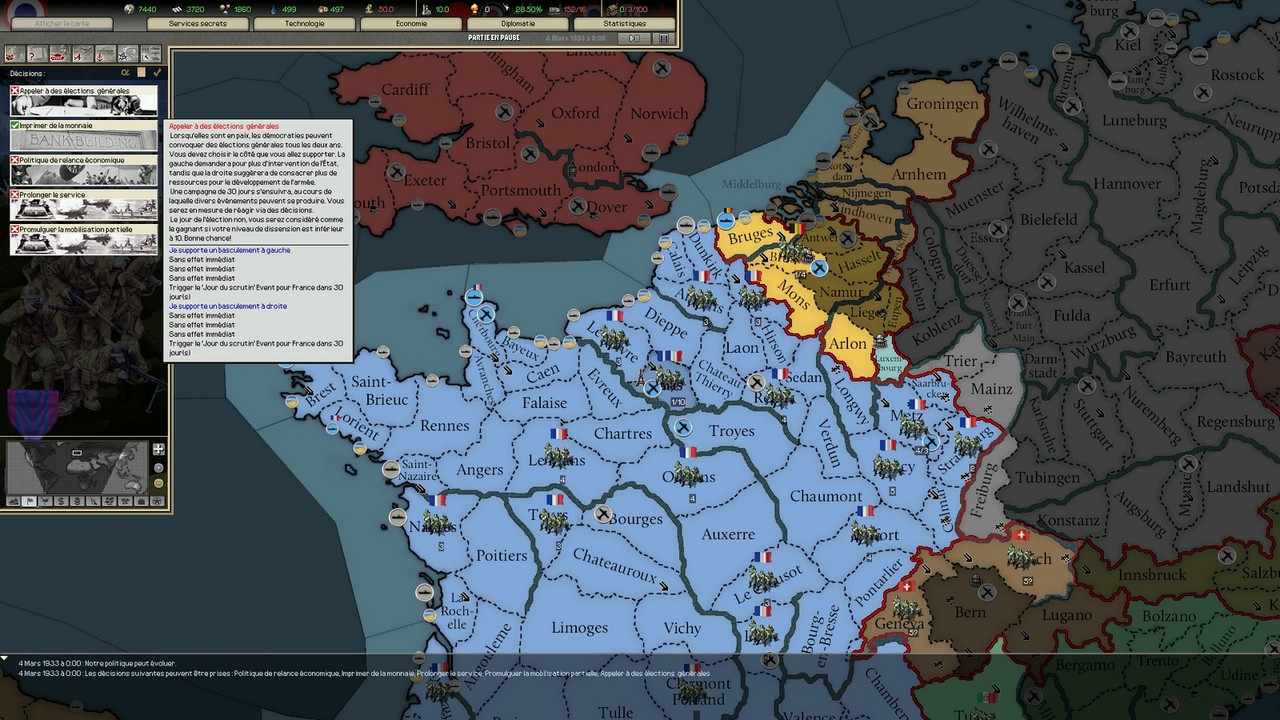Image resolution: width=1280 pixels, height=720 pixels.
Task: Choose the Imprimer de la monnaie decision
Action: point(84,135)
